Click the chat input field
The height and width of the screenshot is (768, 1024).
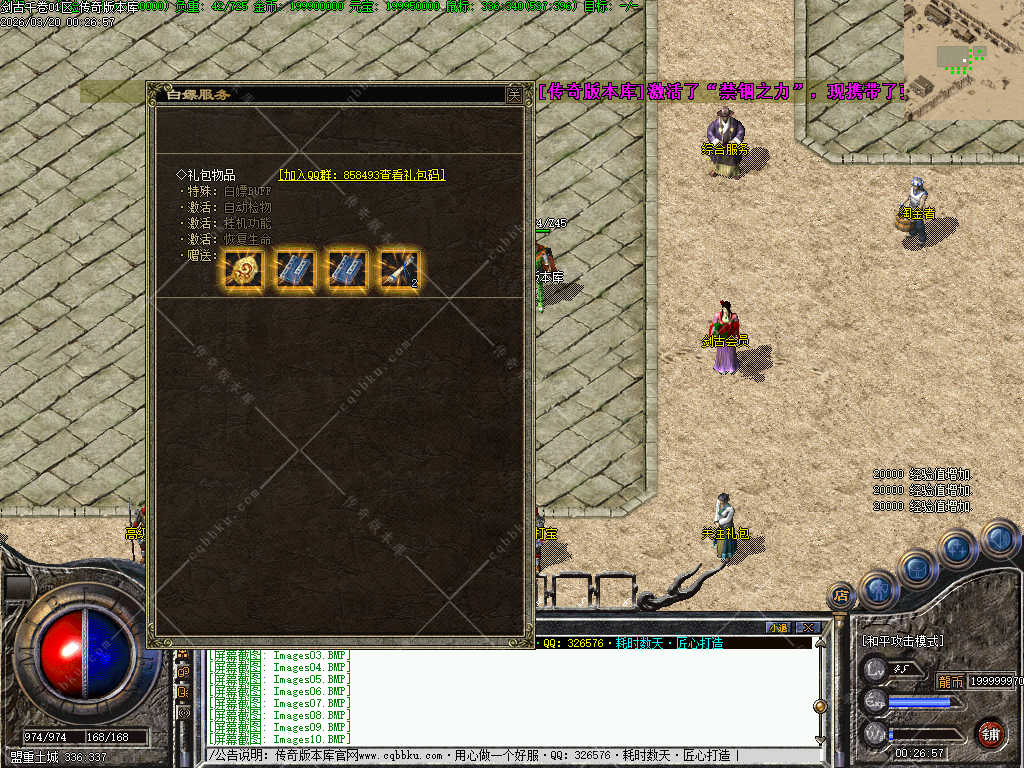click(500, 756)
